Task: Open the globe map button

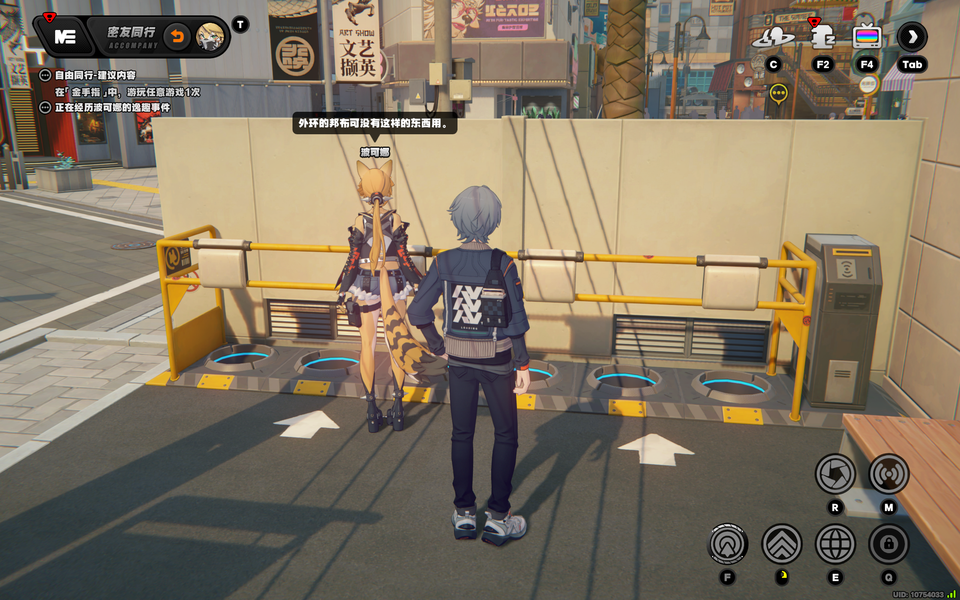Action: (835, 544)
